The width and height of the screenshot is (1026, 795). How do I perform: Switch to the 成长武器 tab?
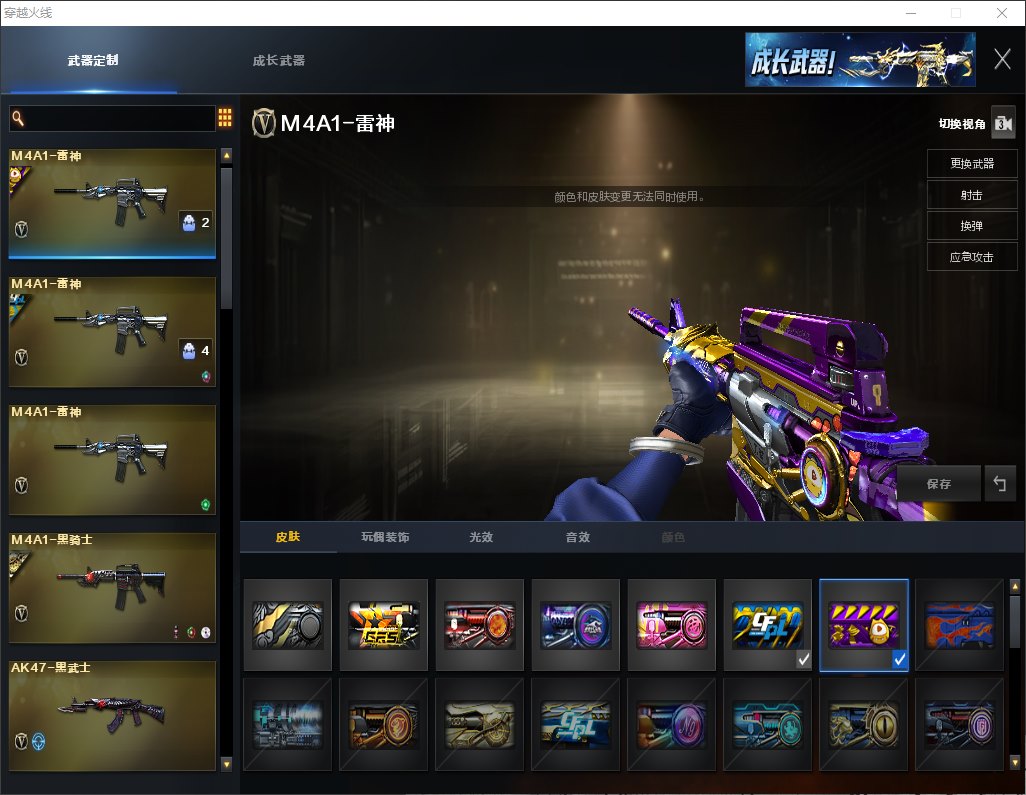[x=279, y=61]
